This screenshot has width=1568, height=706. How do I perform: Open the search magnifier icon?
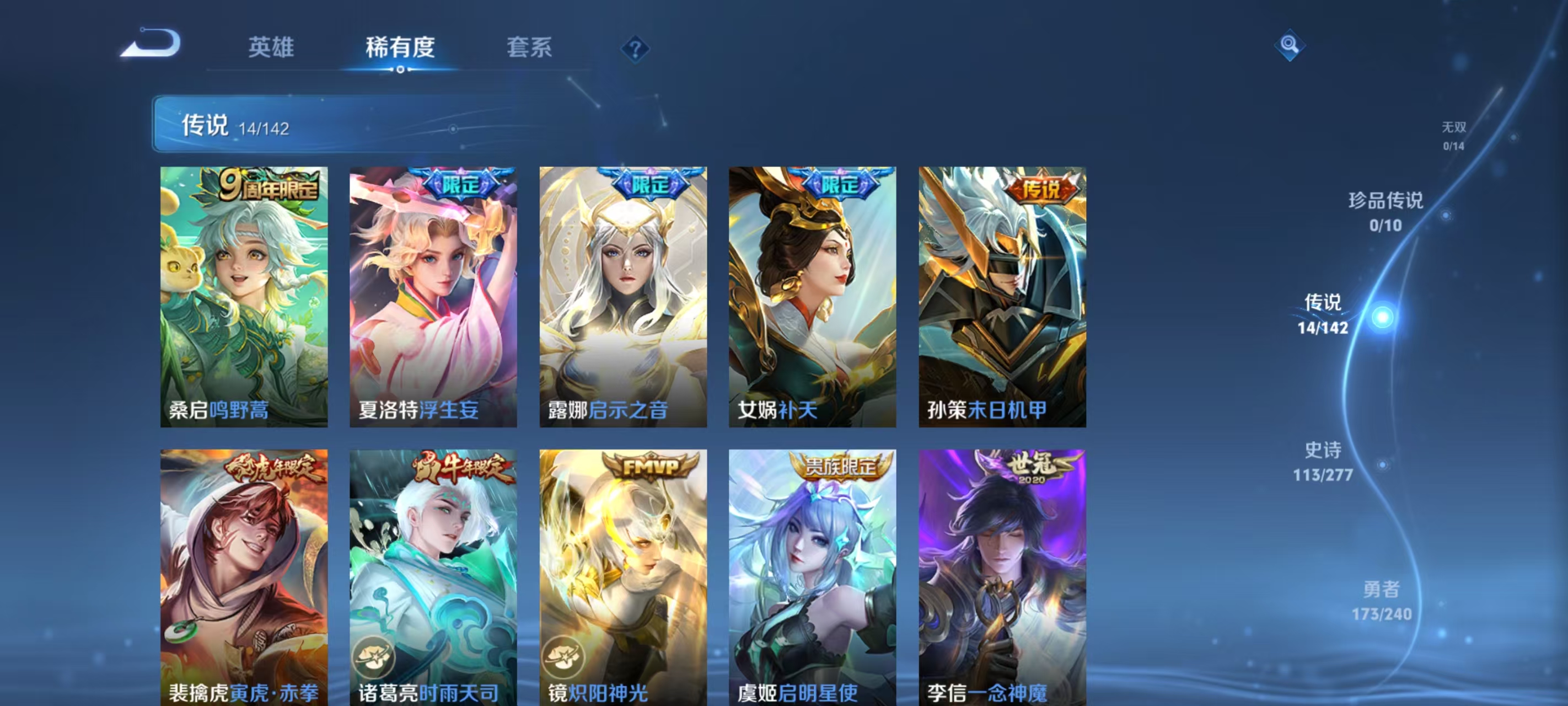[x=1291, y=46]
